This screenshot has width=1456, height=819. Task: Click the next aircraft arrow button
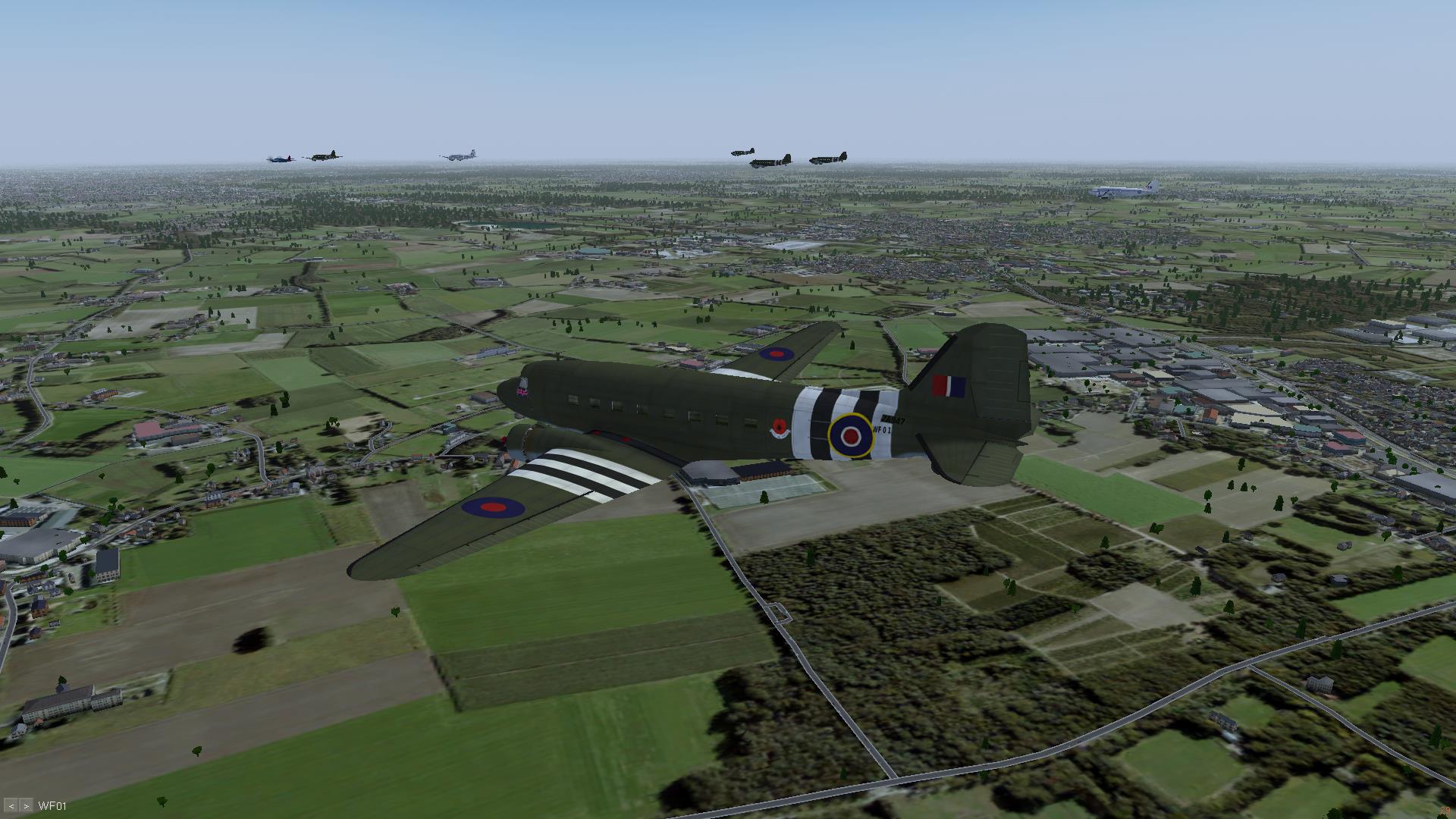pos(27,805)
